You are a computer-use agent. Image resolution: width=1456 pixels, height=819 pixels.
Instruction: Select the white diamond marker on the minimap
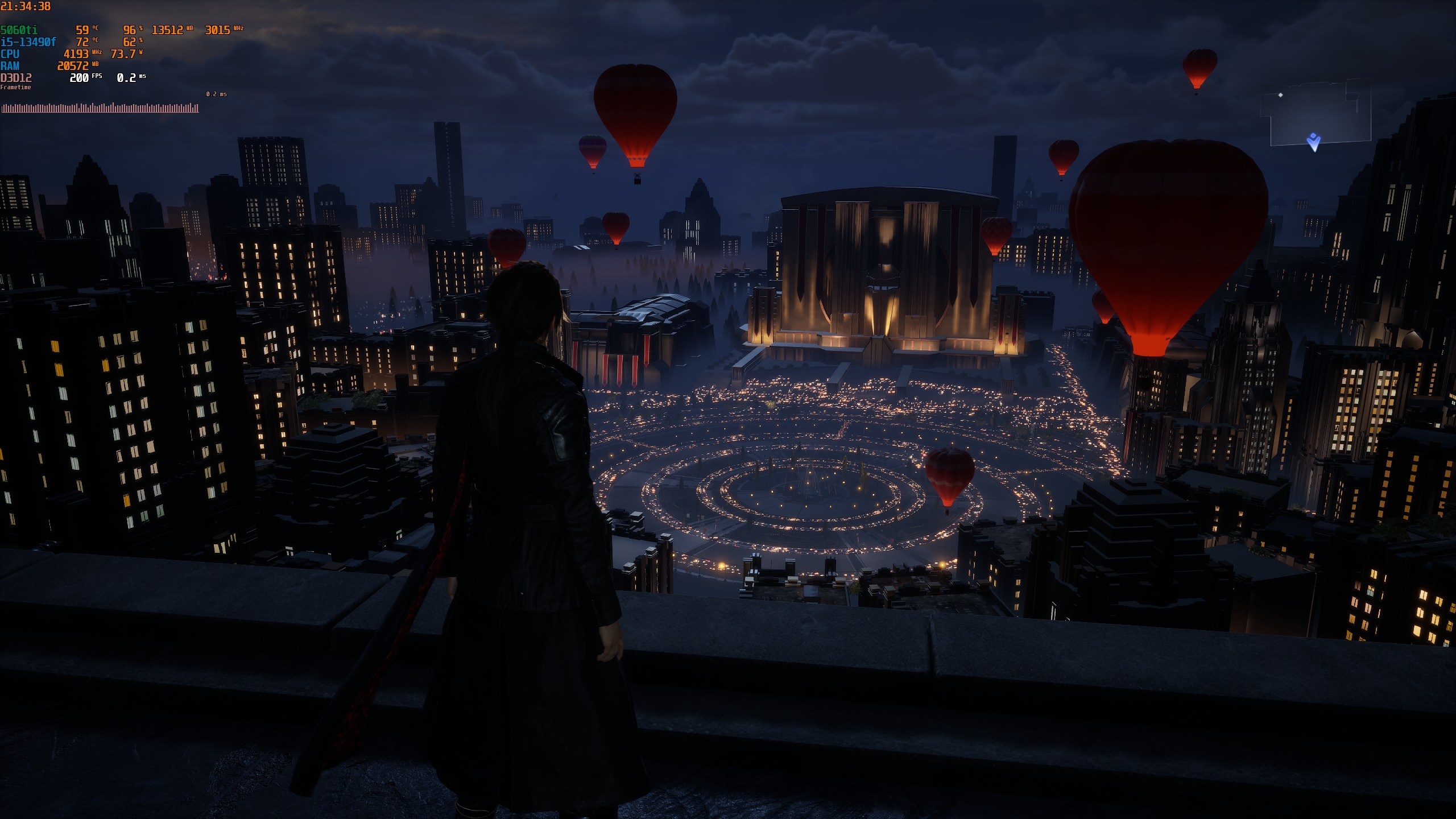click(1280, 95)
